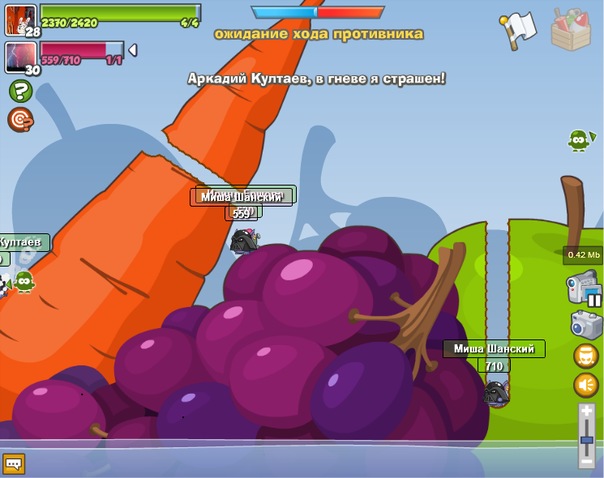Select the lightning team avatar portrait

point(20,55)
